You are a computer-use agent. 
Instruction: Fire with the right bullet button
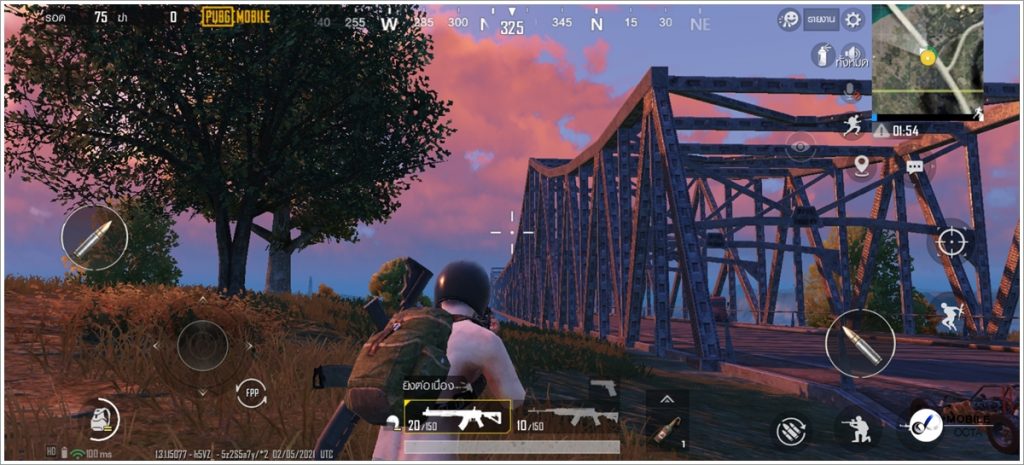860,343
